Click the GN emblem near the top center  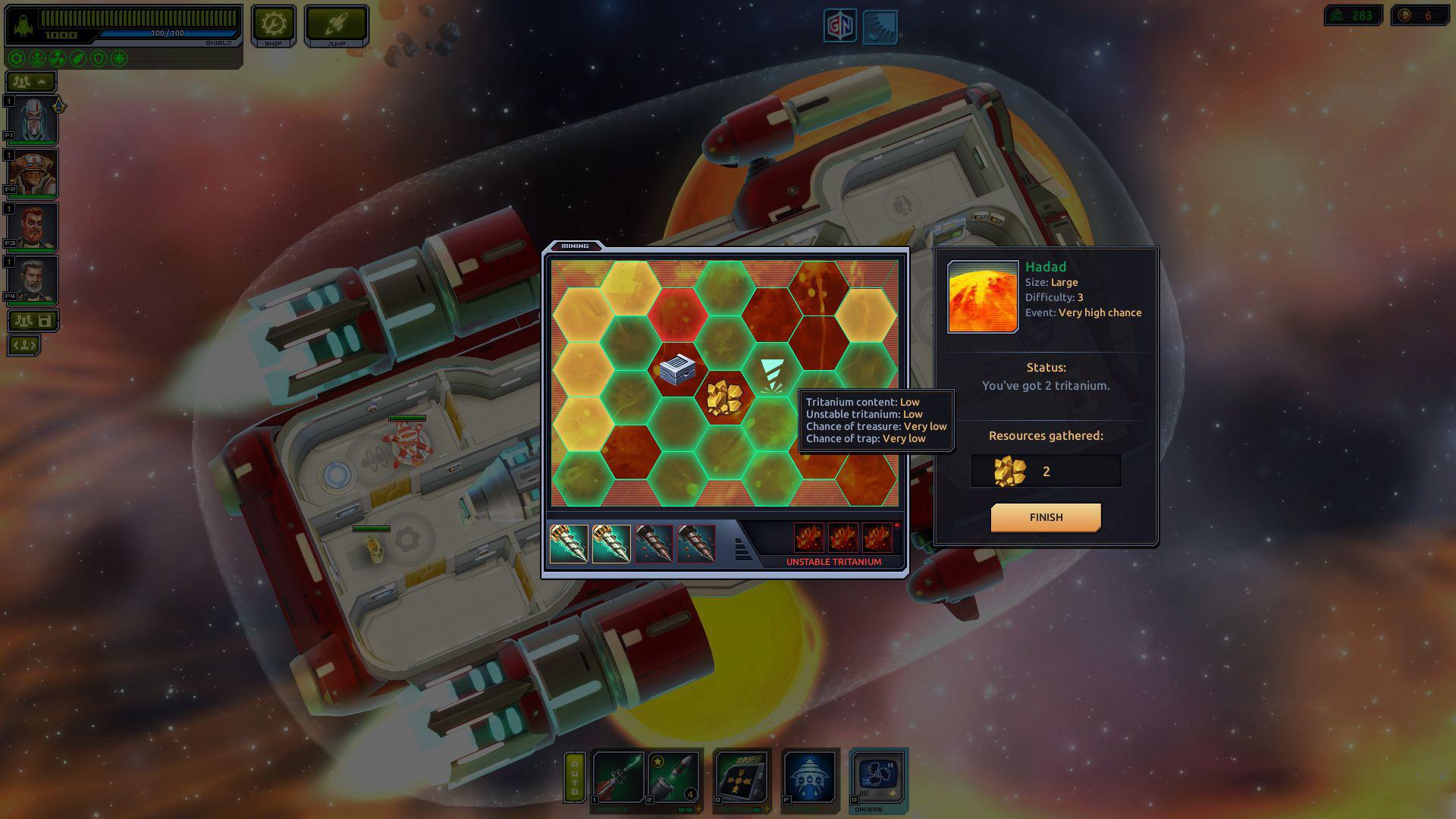coord(842,24)
